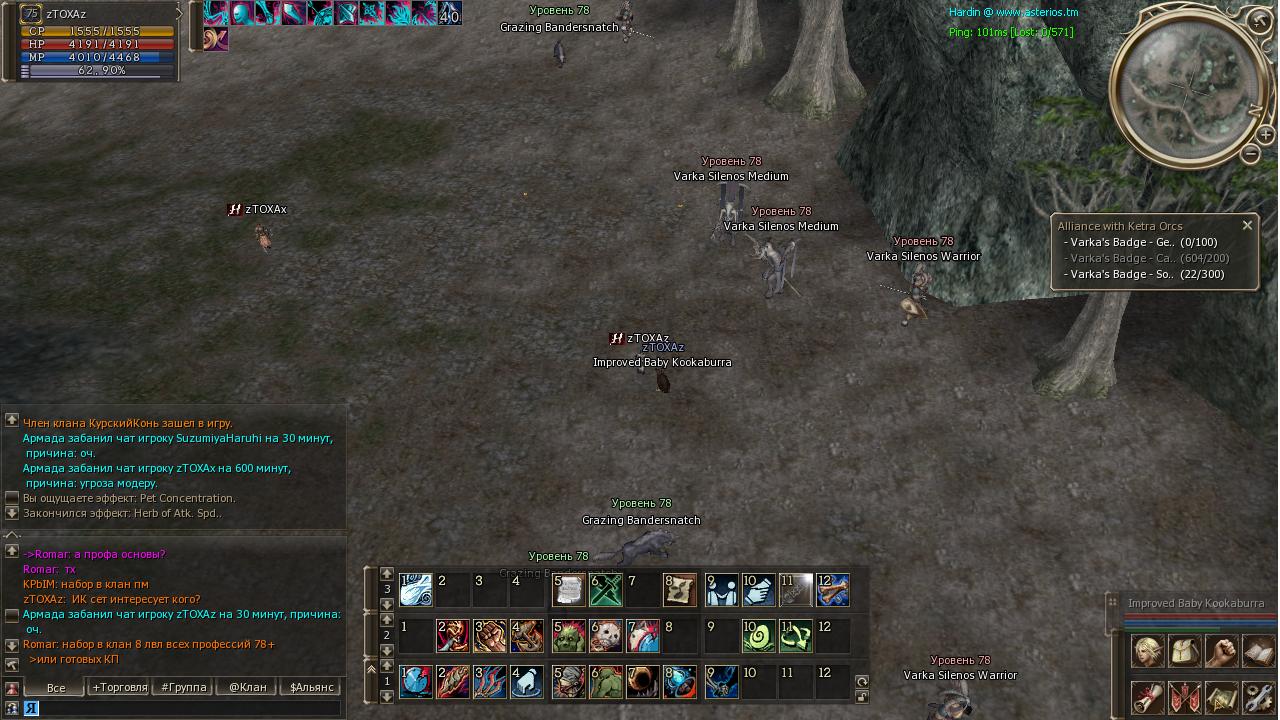Open the system menu wrench icon

(x=1258, y=697)
